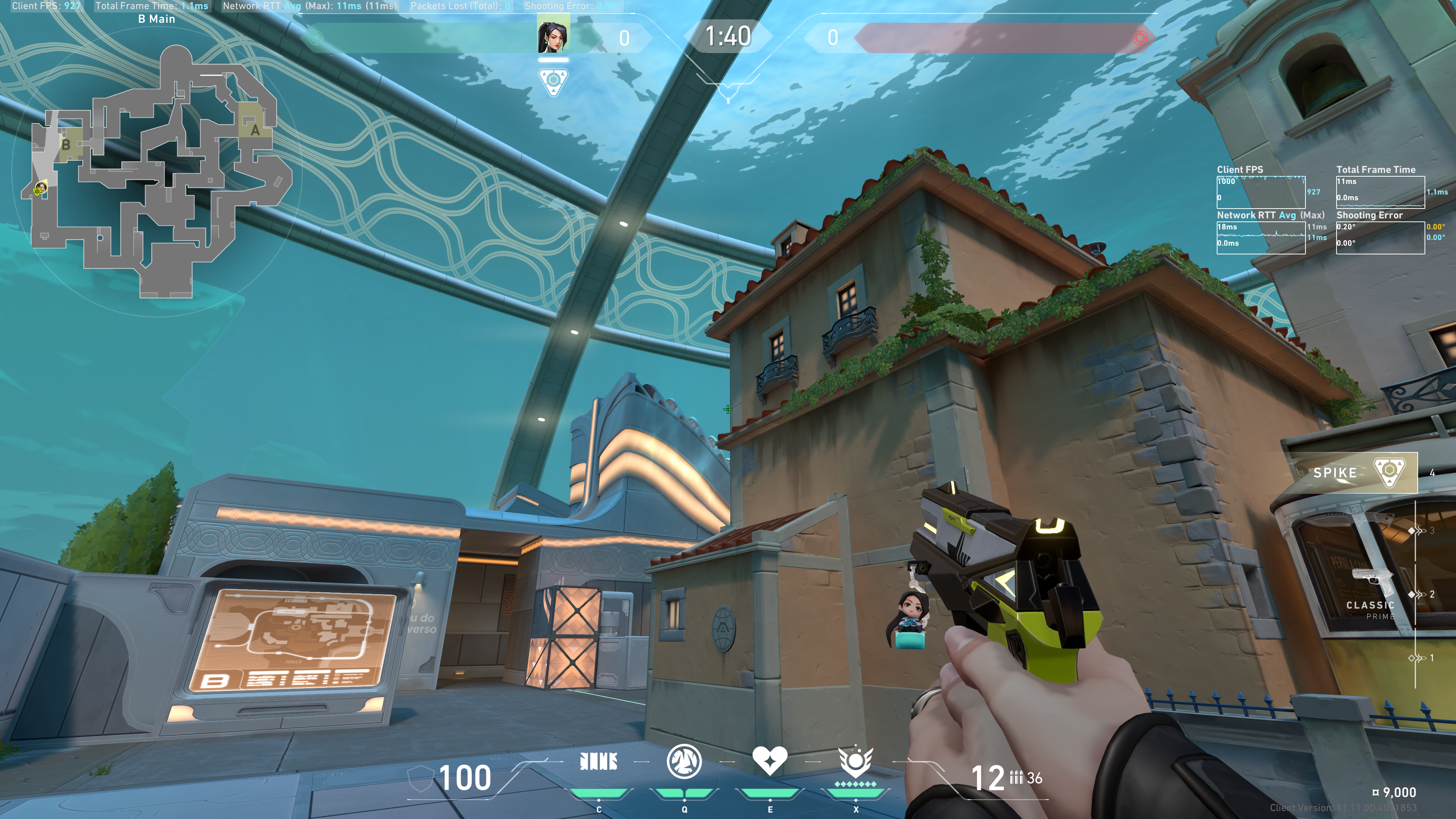Use the Healing Orb heart ability

tap(769, 761)
